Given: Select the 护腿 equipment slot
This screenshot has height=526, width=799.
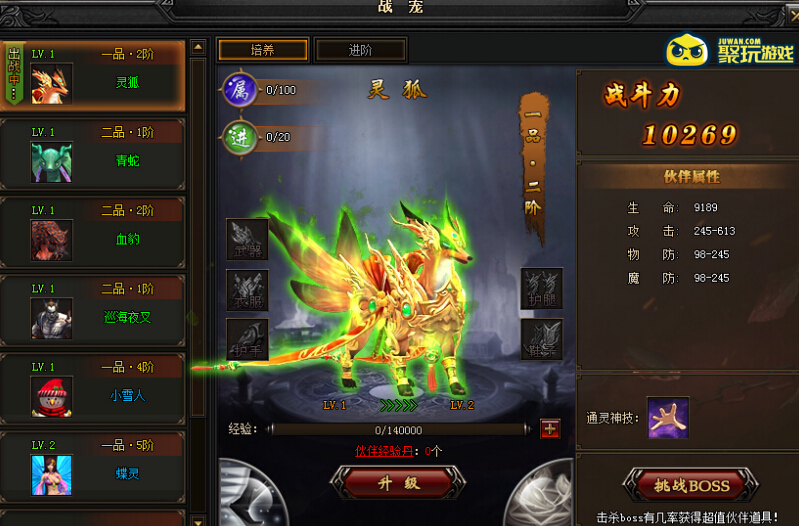Looking at the screenshot, I should coord(541,288).
